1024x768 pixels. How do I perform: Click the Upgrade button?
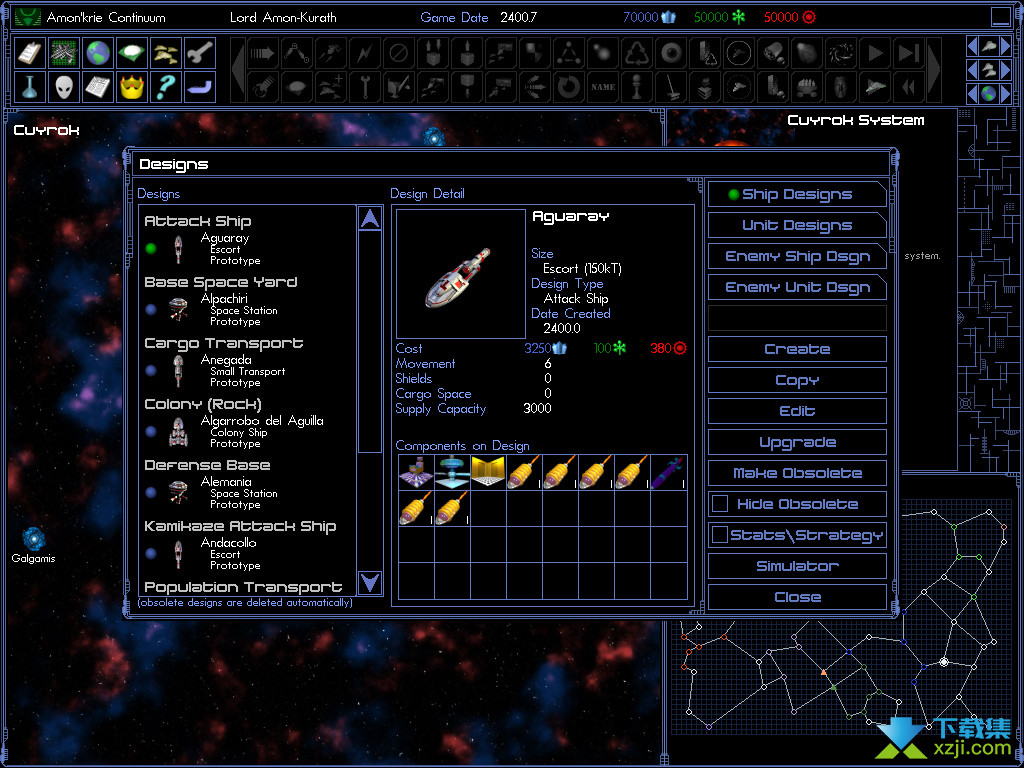click(797, 443)
